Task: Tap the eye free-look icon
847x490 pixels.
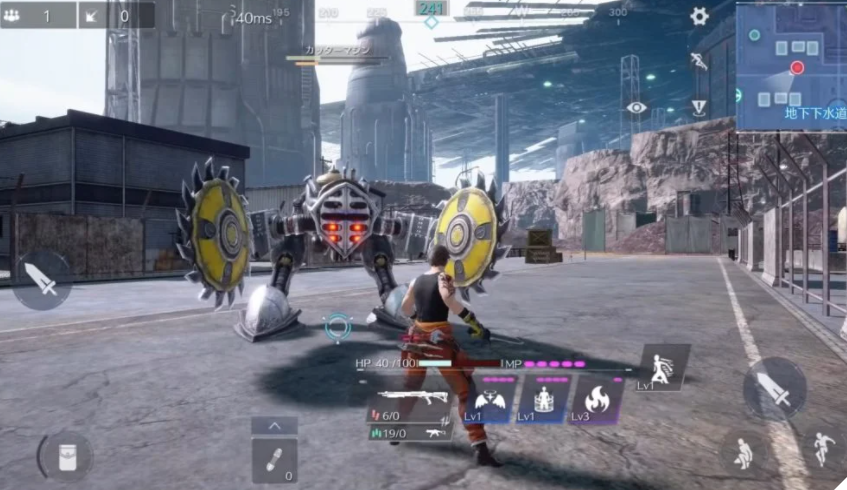Action: tap(636, 107)
